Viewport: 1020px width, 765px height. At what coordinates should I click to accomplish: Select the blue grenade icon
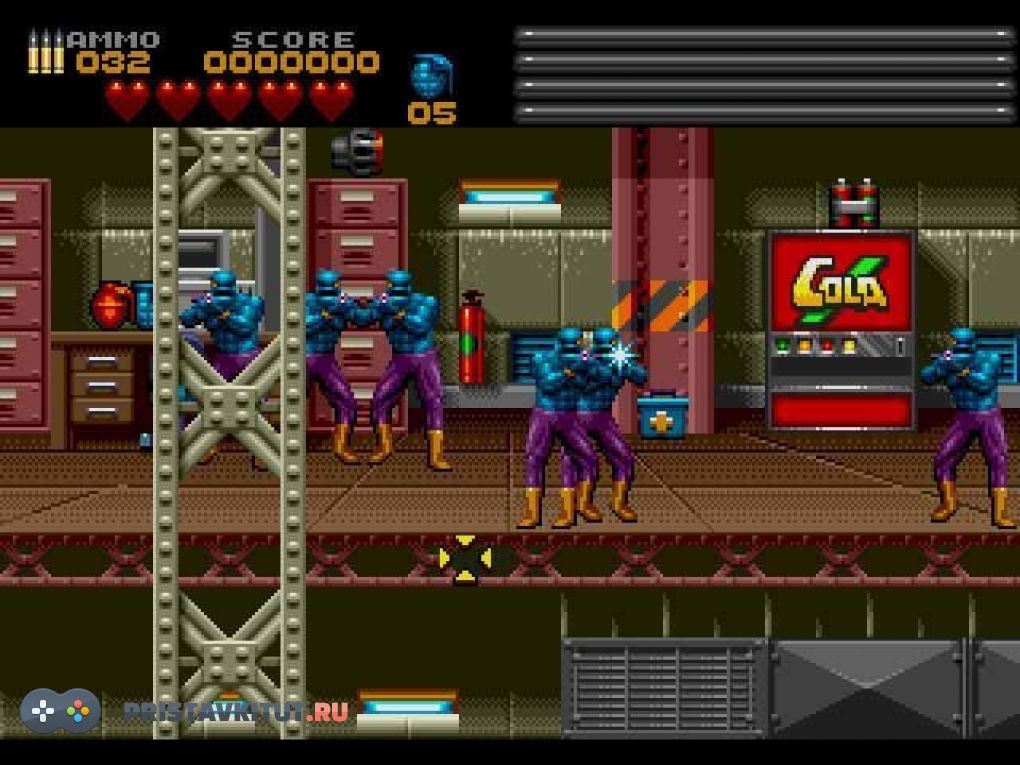(432, 76)
